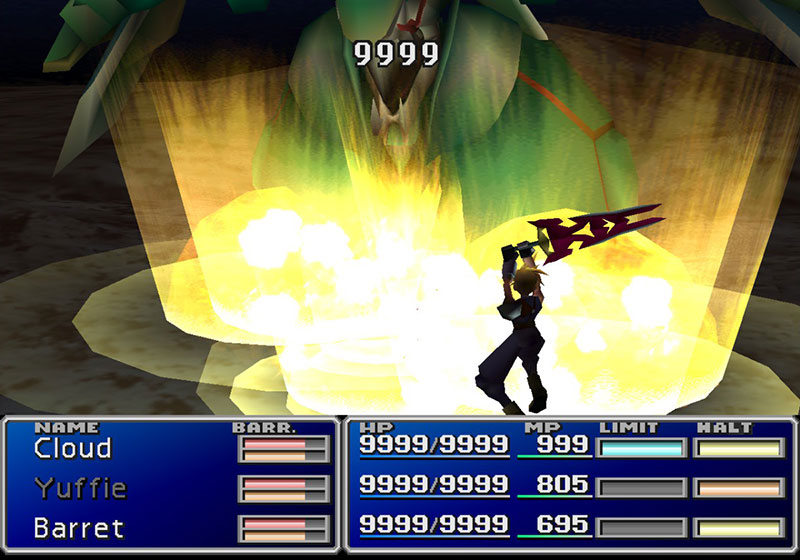Screen dimensions: 800x560
Task: Select Cloud in the party list
Action: (x=72, y=449)
